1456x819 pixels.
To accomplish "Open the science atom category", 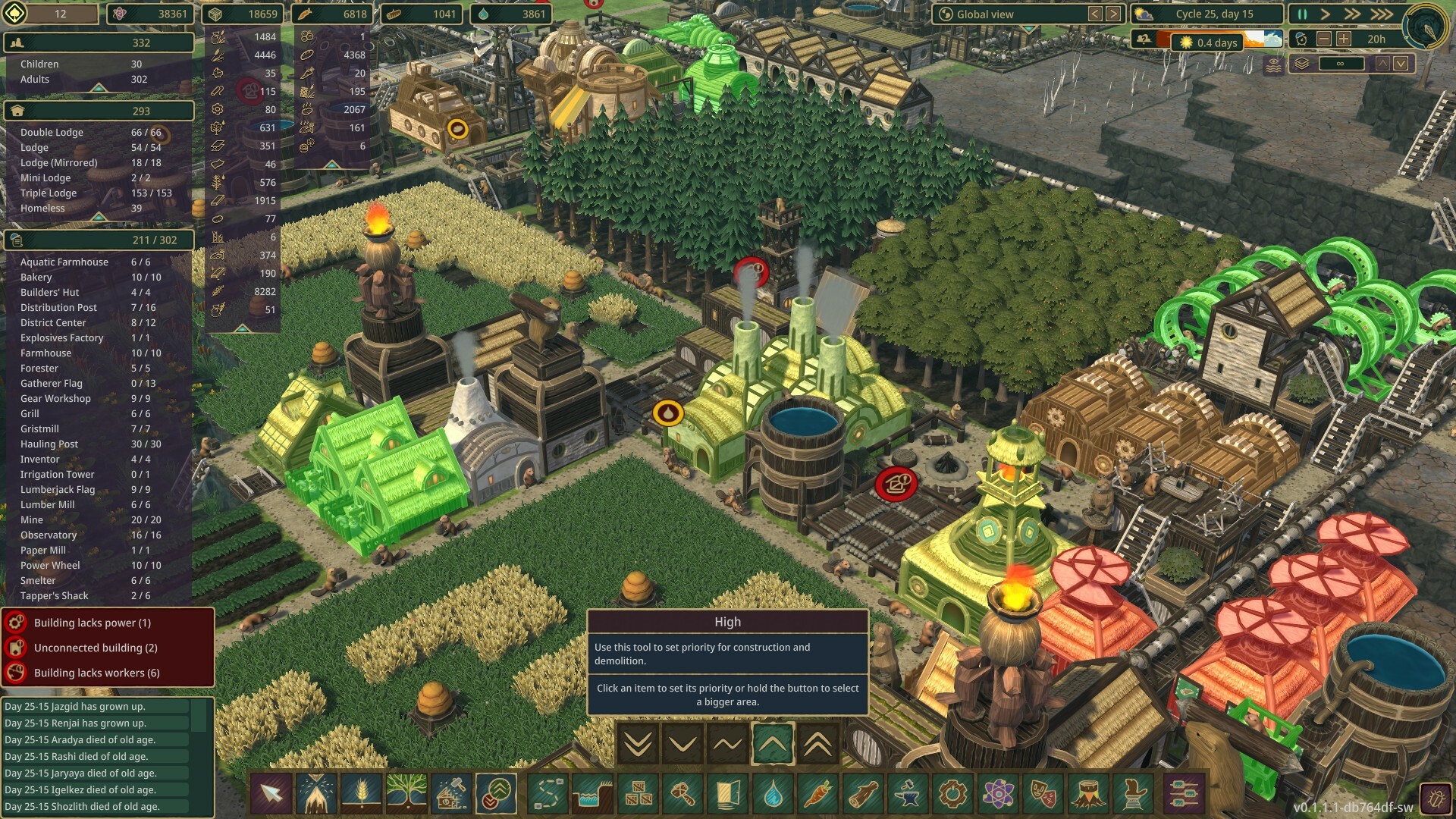I will point(998,794).
